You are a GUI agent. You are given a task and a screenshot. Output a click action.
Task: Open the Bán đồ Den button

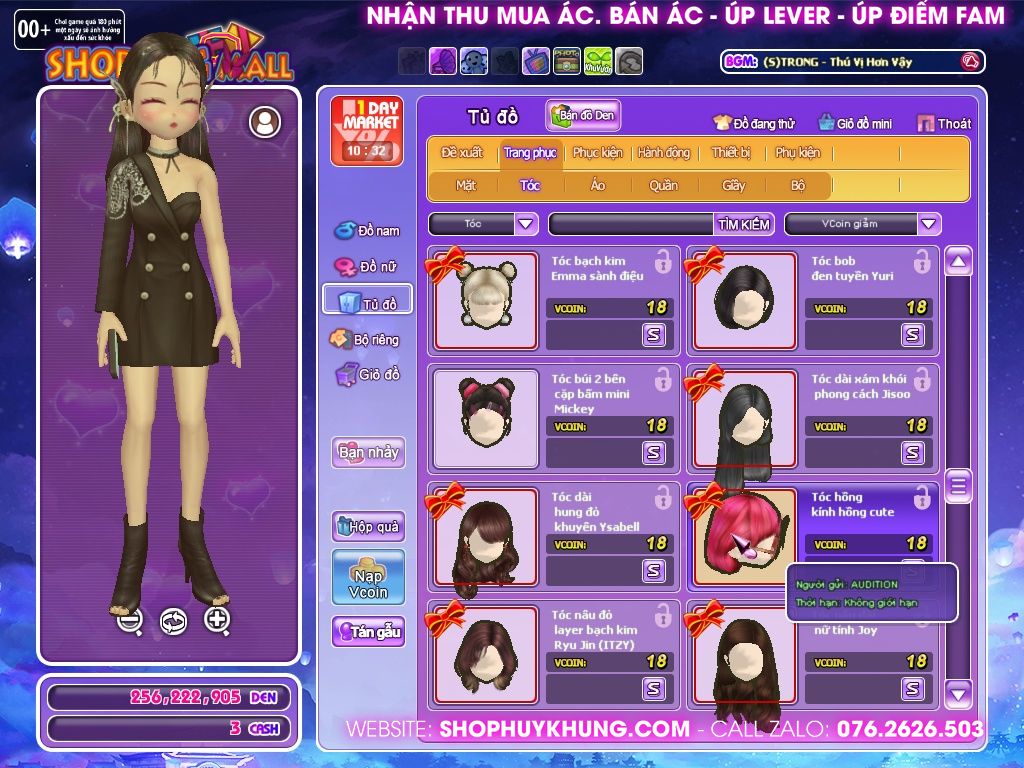(x=583, y=116)
